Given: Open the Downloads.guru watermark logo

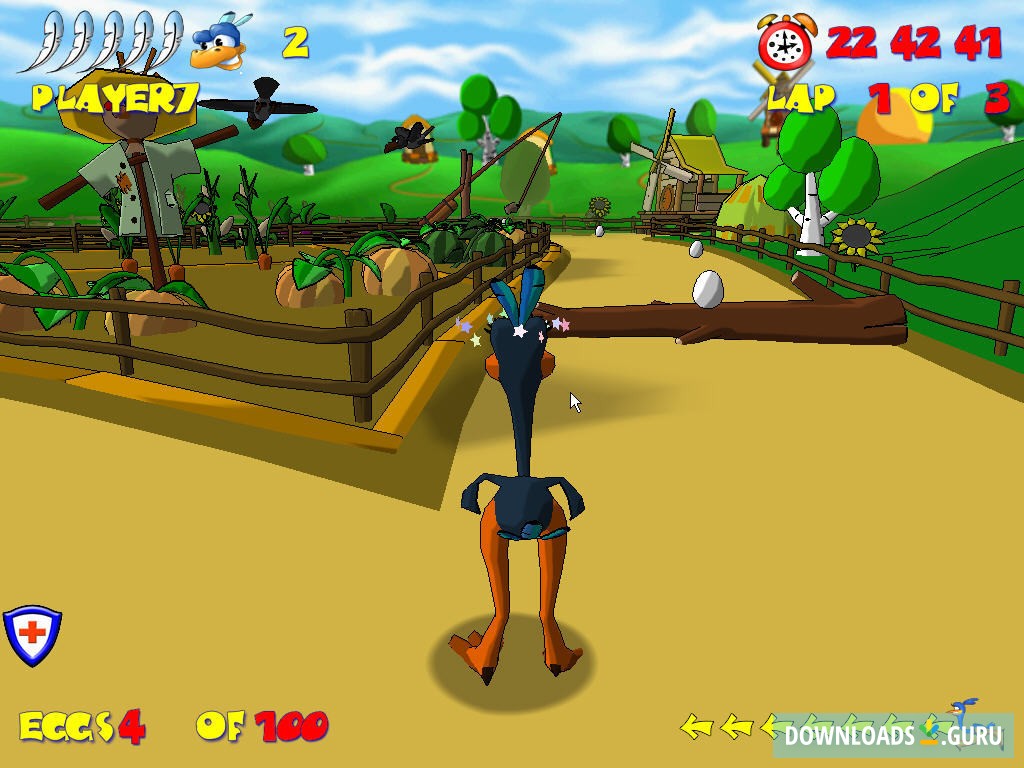Looking at the screenshot, I should point(892,736).
